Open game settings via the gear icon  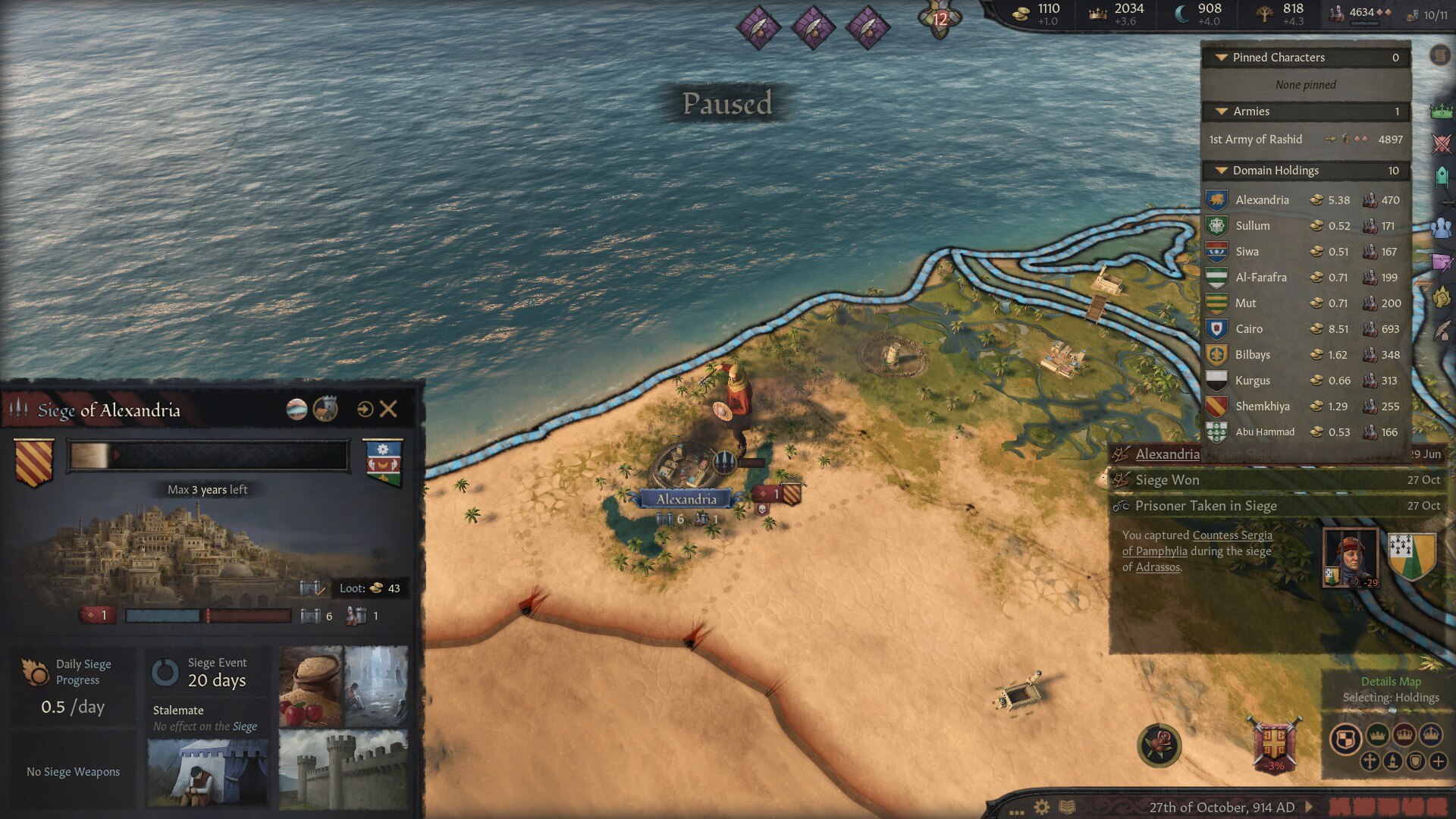click(1041, 807)
